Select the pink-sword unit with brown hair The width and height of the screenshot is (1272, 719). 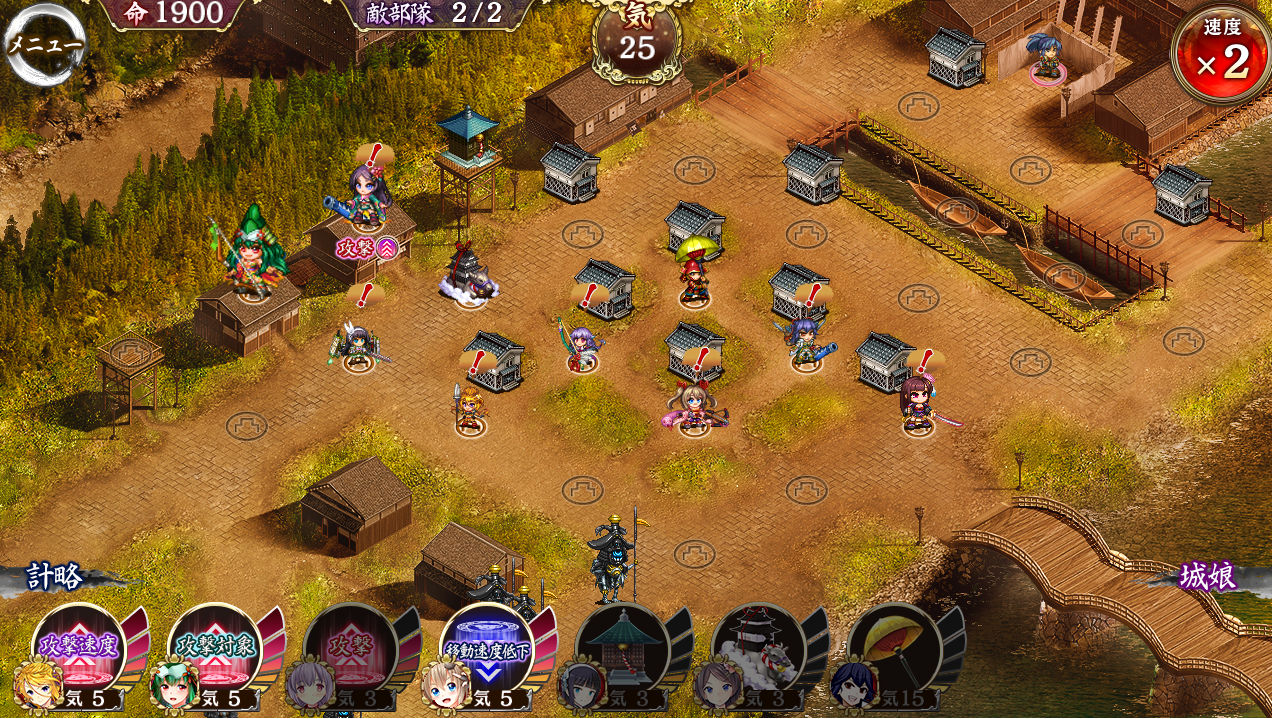[x=917, y=404]
